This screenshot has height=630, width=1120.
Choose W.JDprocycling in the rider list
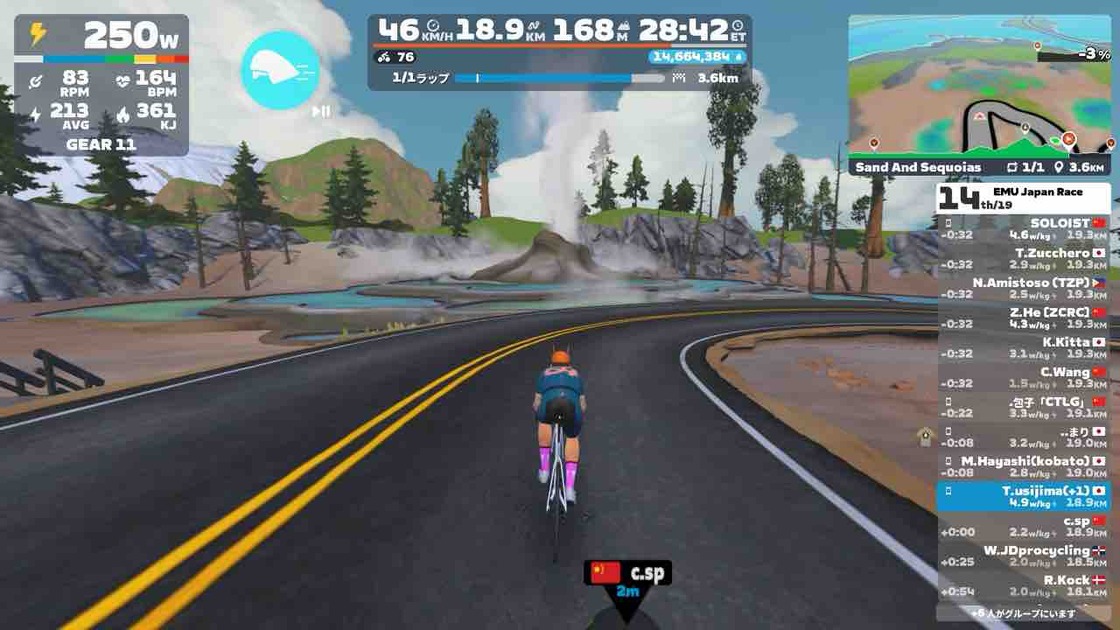coord(1023,556)
